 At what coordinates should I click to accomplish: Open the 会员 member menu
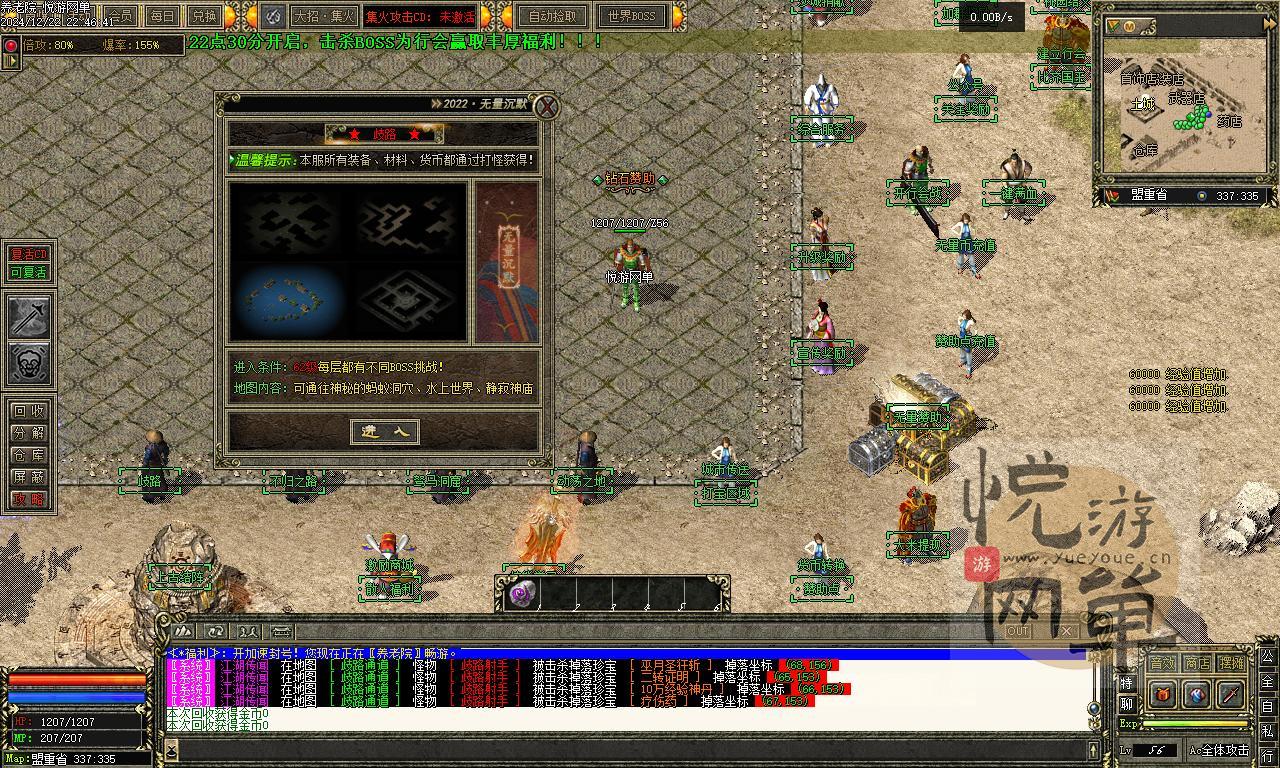pos(121,16)
